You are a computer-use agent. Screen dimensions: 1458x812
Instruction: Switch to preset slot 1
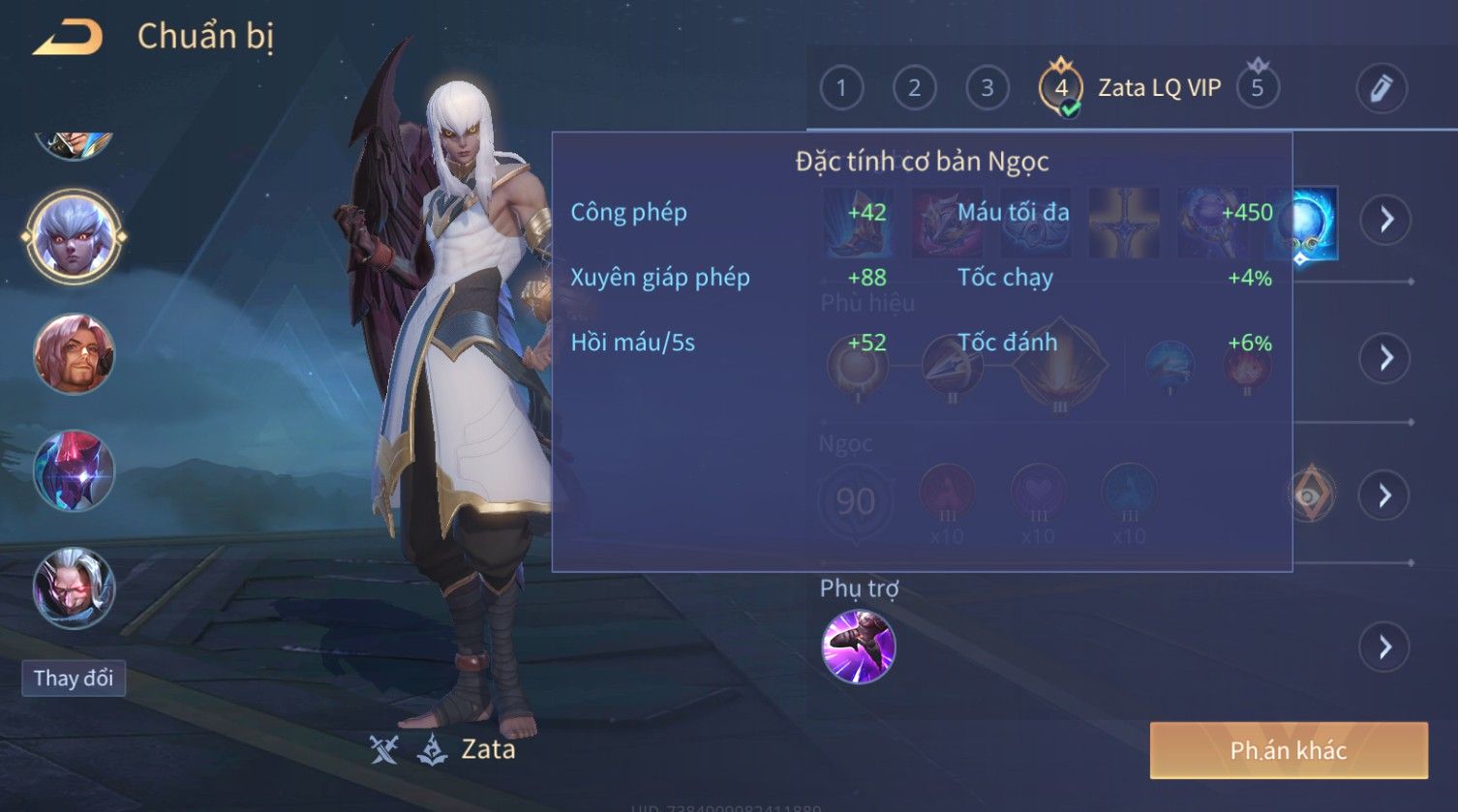840,89
